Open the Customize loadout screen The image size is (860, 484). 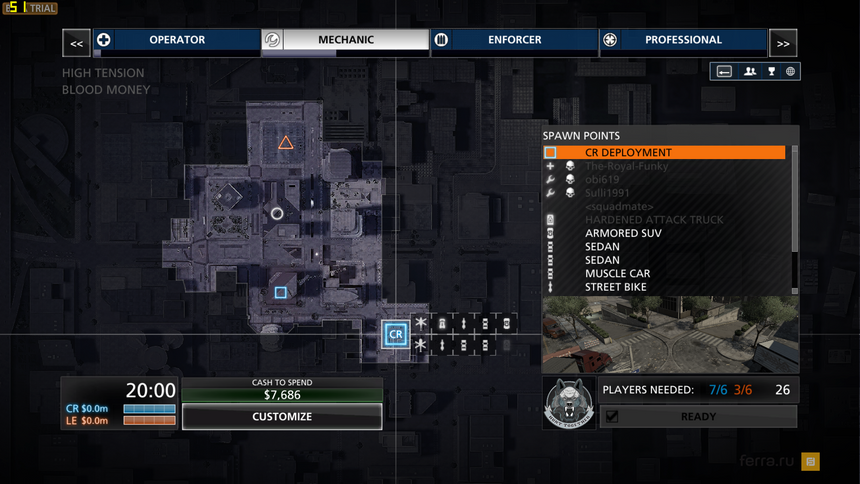click(x=282, y=417)
